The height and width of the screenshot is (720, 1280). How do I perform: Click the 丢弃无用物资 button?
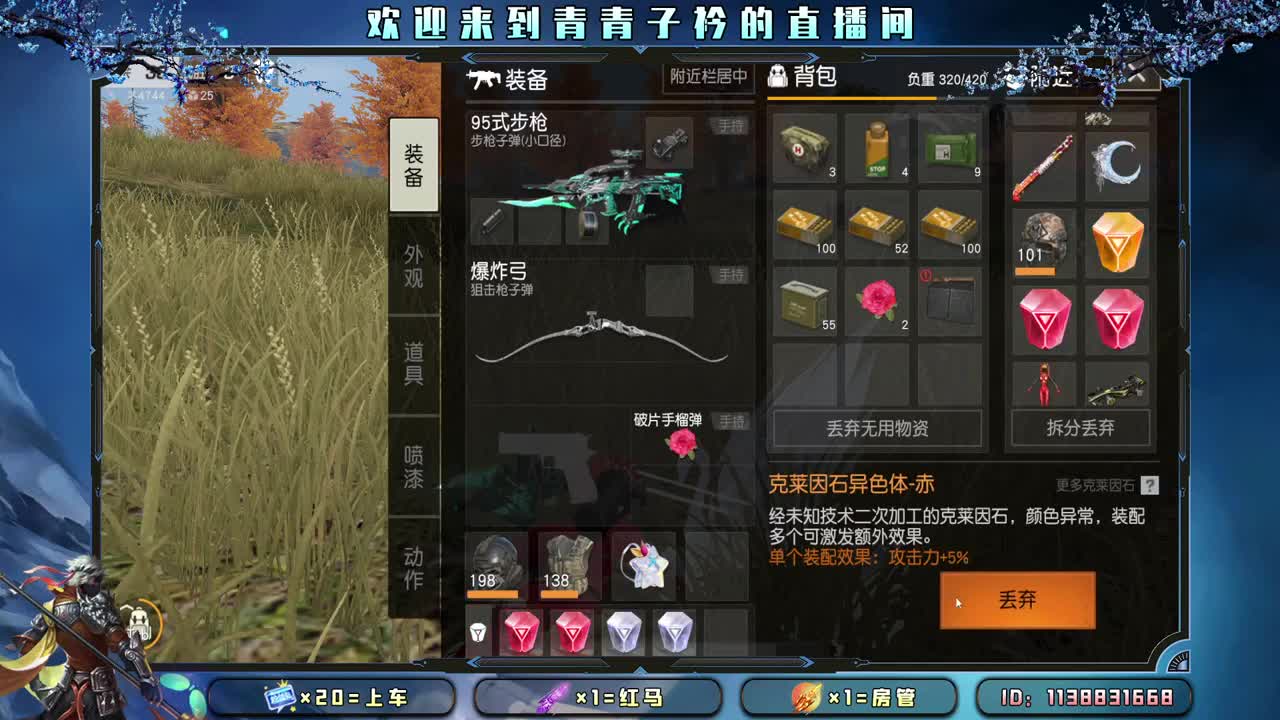pyautogui.click(x=877, y=428)
